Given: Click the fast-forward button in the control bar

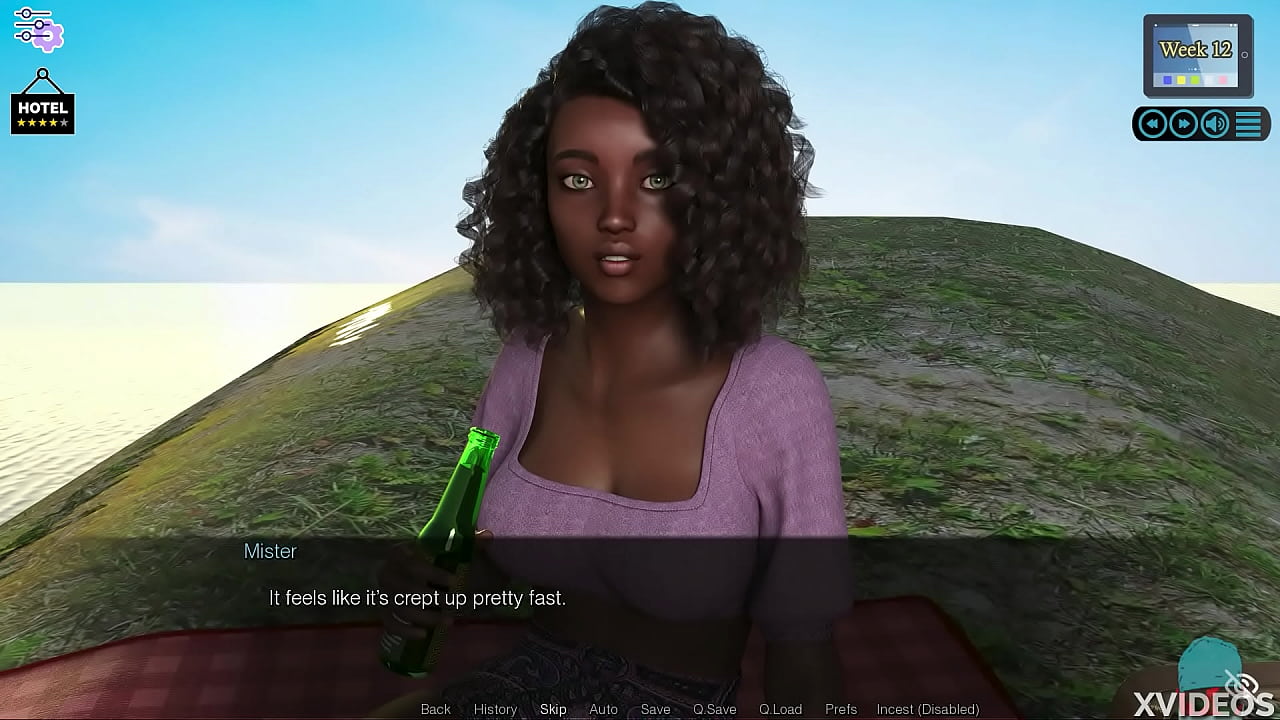Looking at the screenshot, I should click(x=1184, y=123).
